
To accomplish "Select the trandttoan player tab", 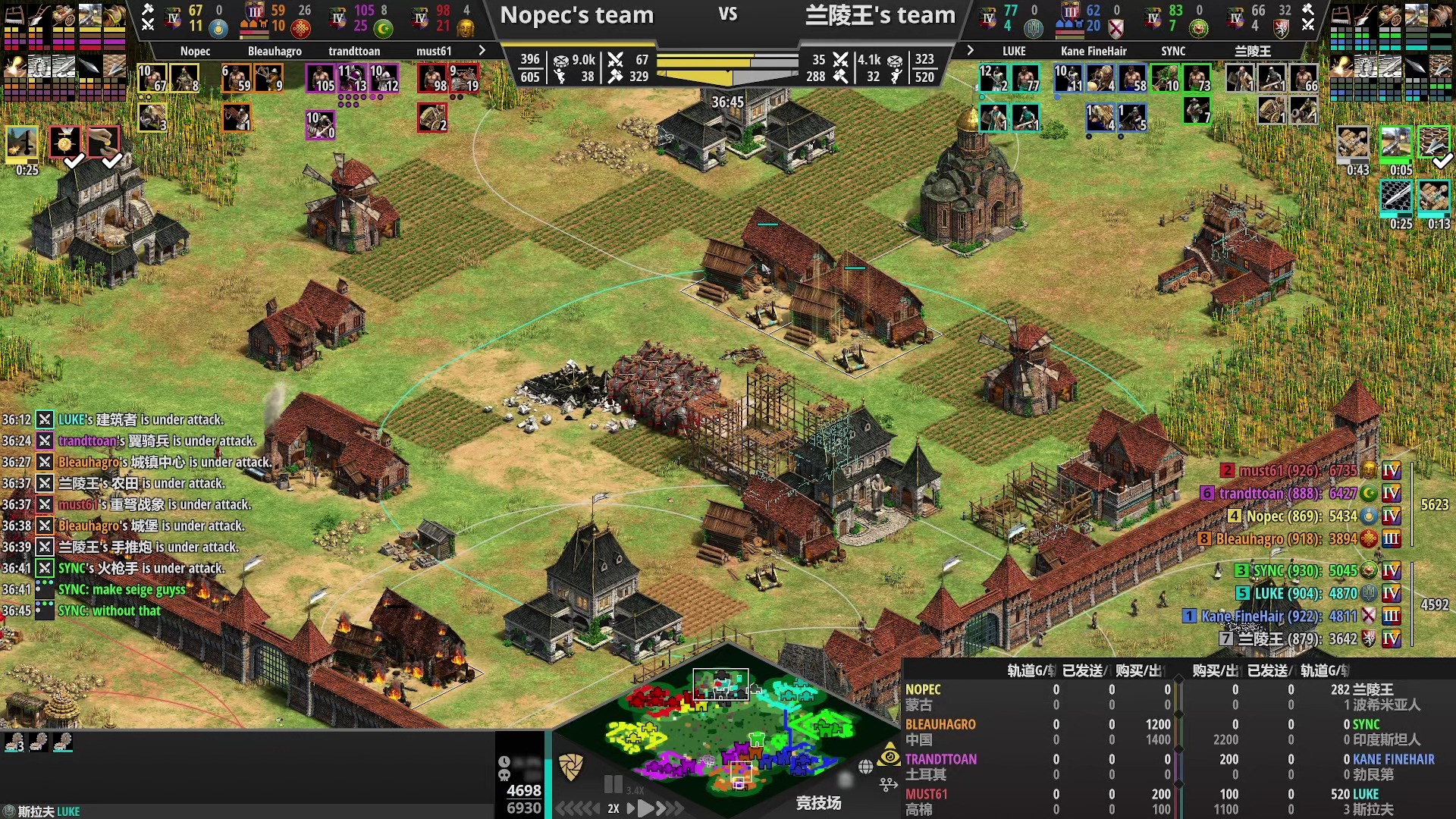I will 354,51.
